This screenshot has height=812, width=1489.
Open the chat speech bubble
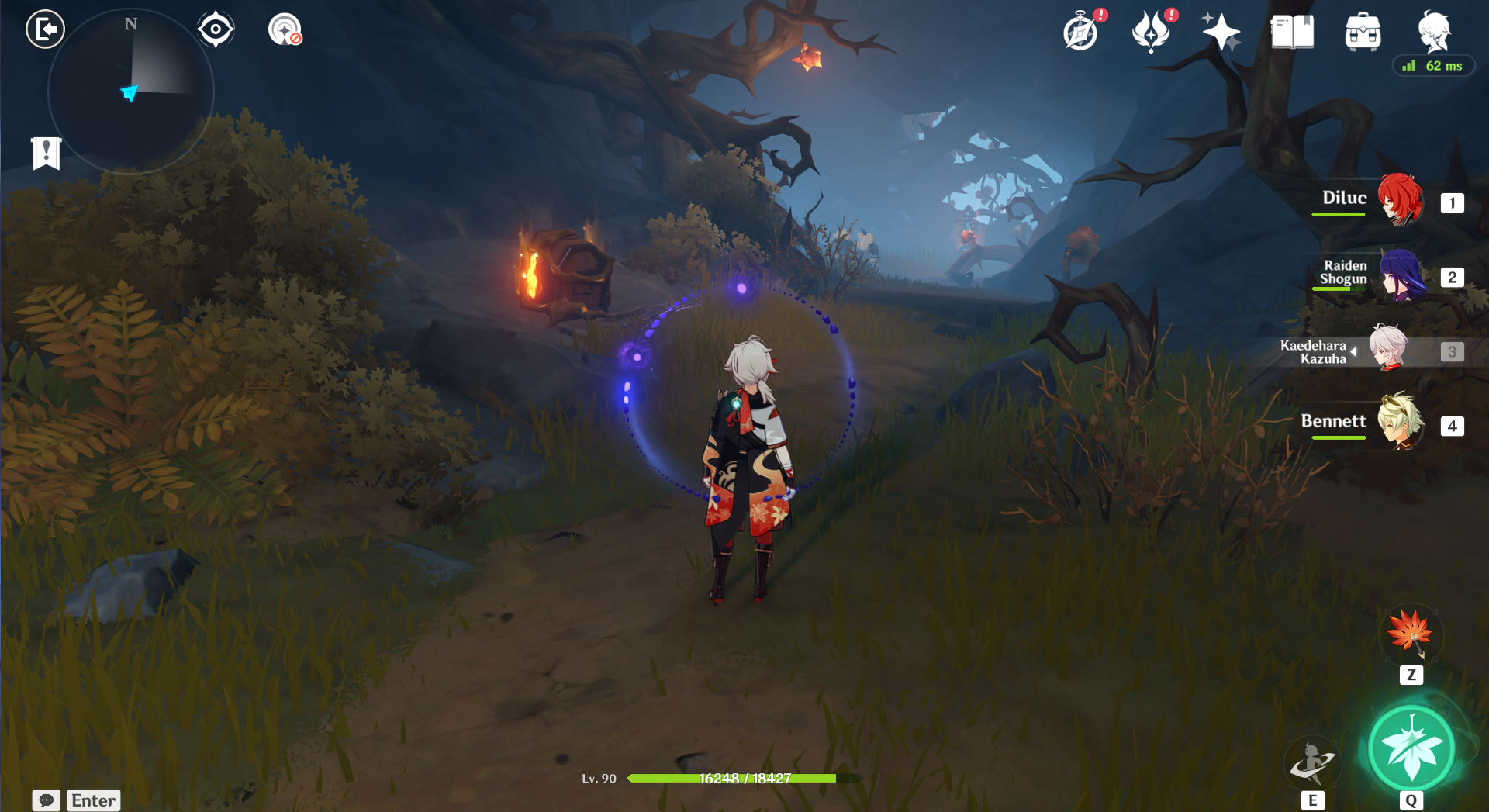tap(47, 800)
